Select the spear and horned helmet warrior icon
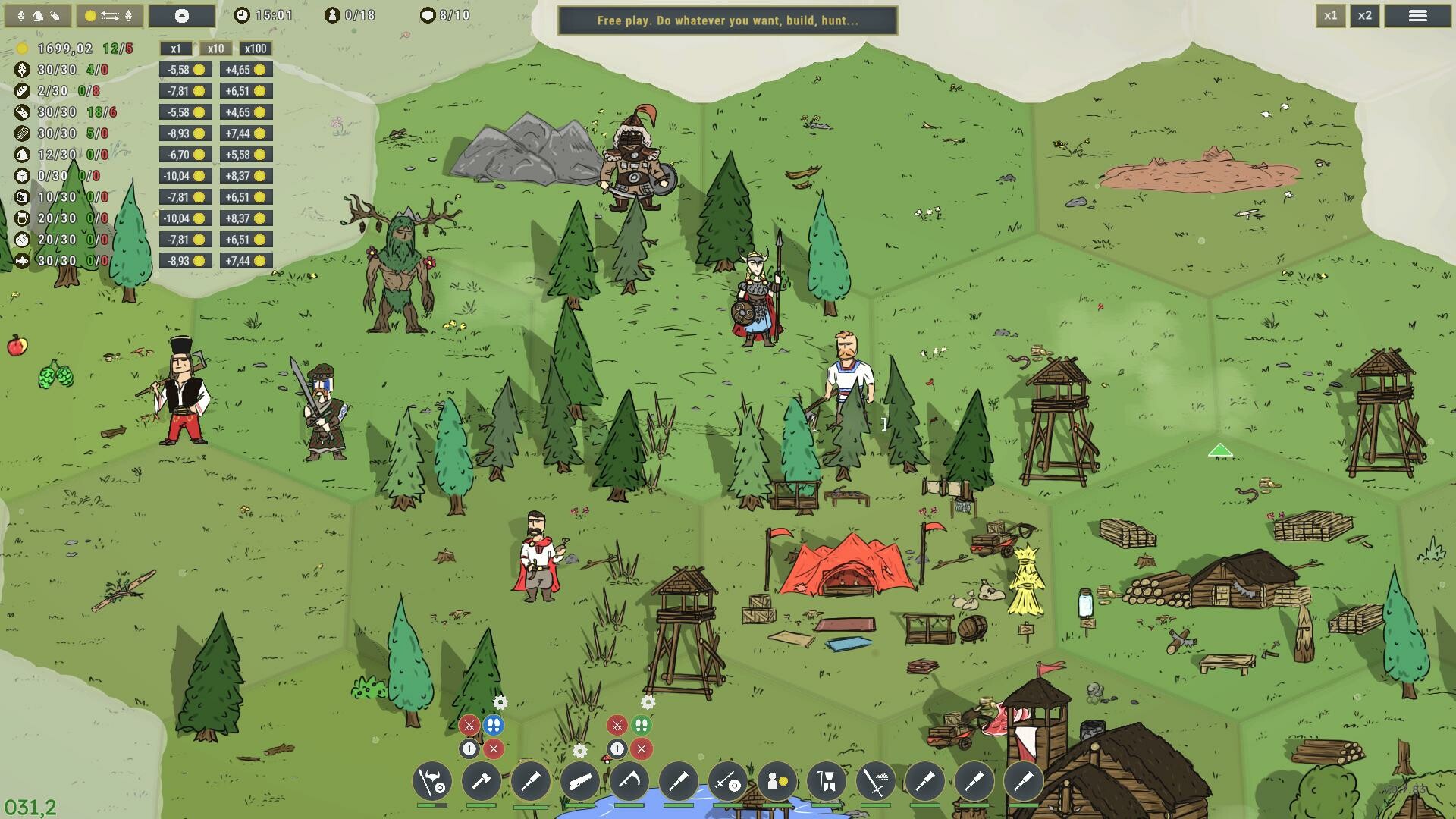The height and width of the screenshot is (819, 1456). (x=432, y=781)
